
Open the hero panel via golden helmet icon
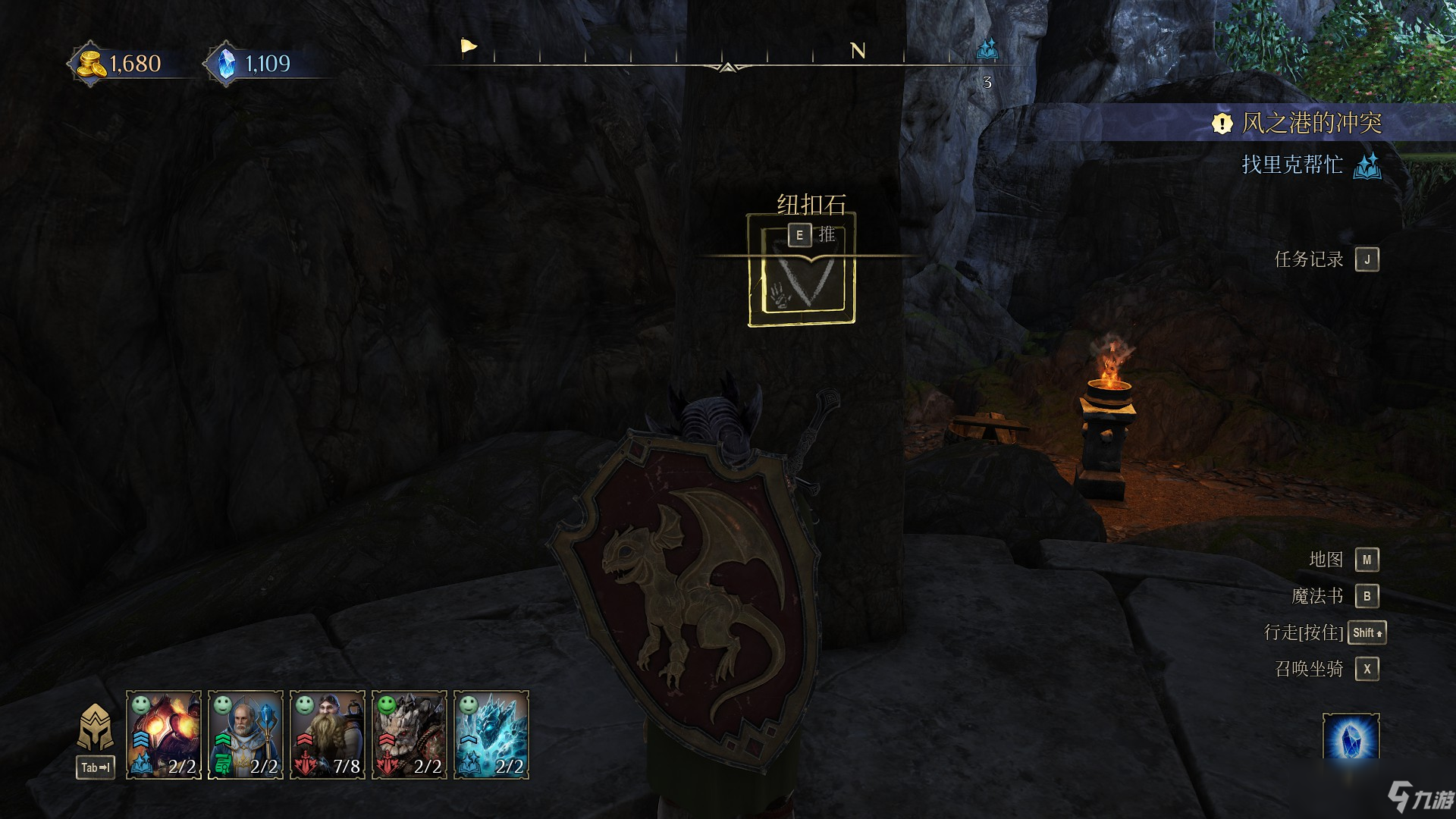tap(96, 728)
